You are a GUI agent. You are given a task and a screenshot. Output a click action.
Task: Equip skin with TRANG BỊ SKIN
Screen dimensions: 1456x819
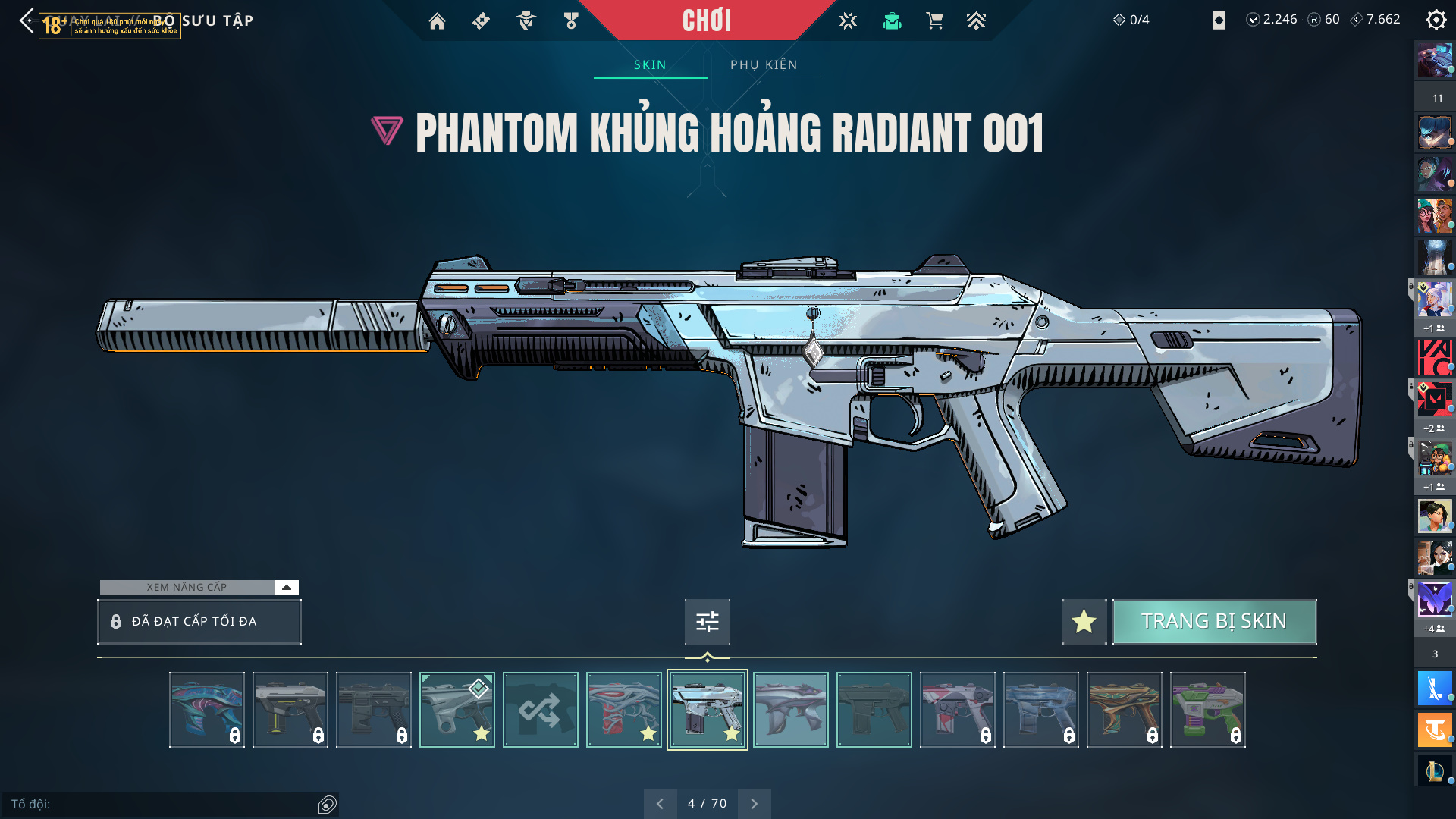pyautogui.click(x=1214, y=622)
